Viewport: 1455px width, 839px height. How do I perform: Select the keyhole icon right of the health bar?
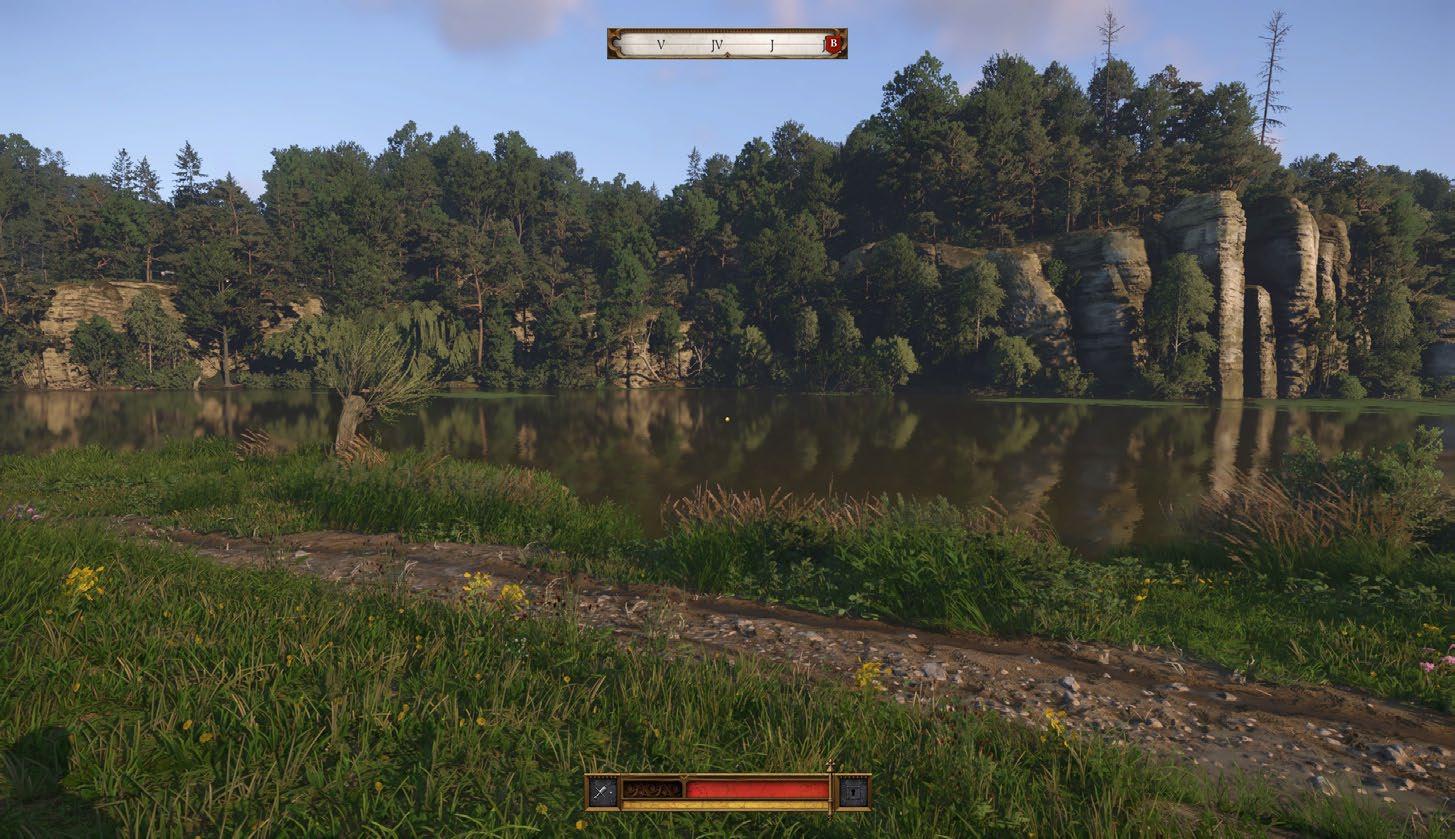click(853, 792)
